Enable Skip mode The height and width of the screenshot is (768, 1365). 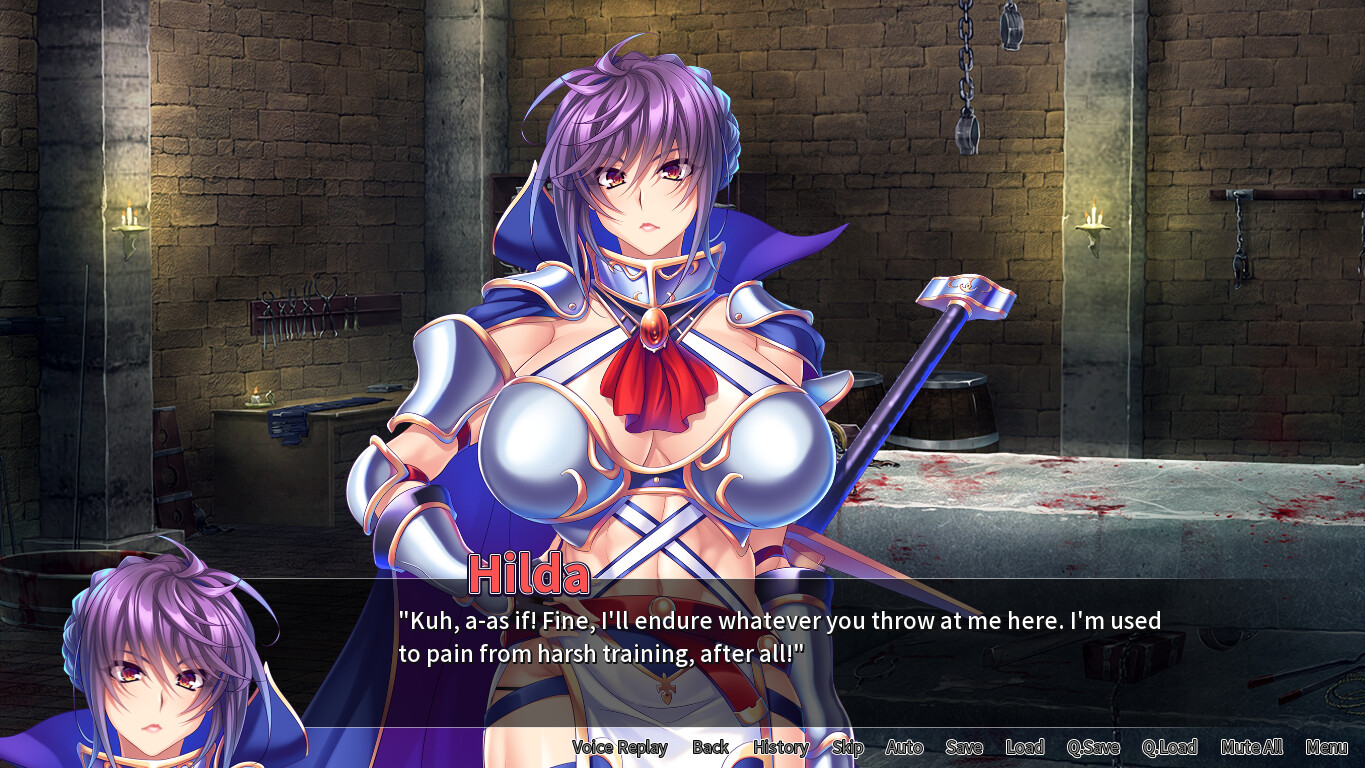pos(846,747)
